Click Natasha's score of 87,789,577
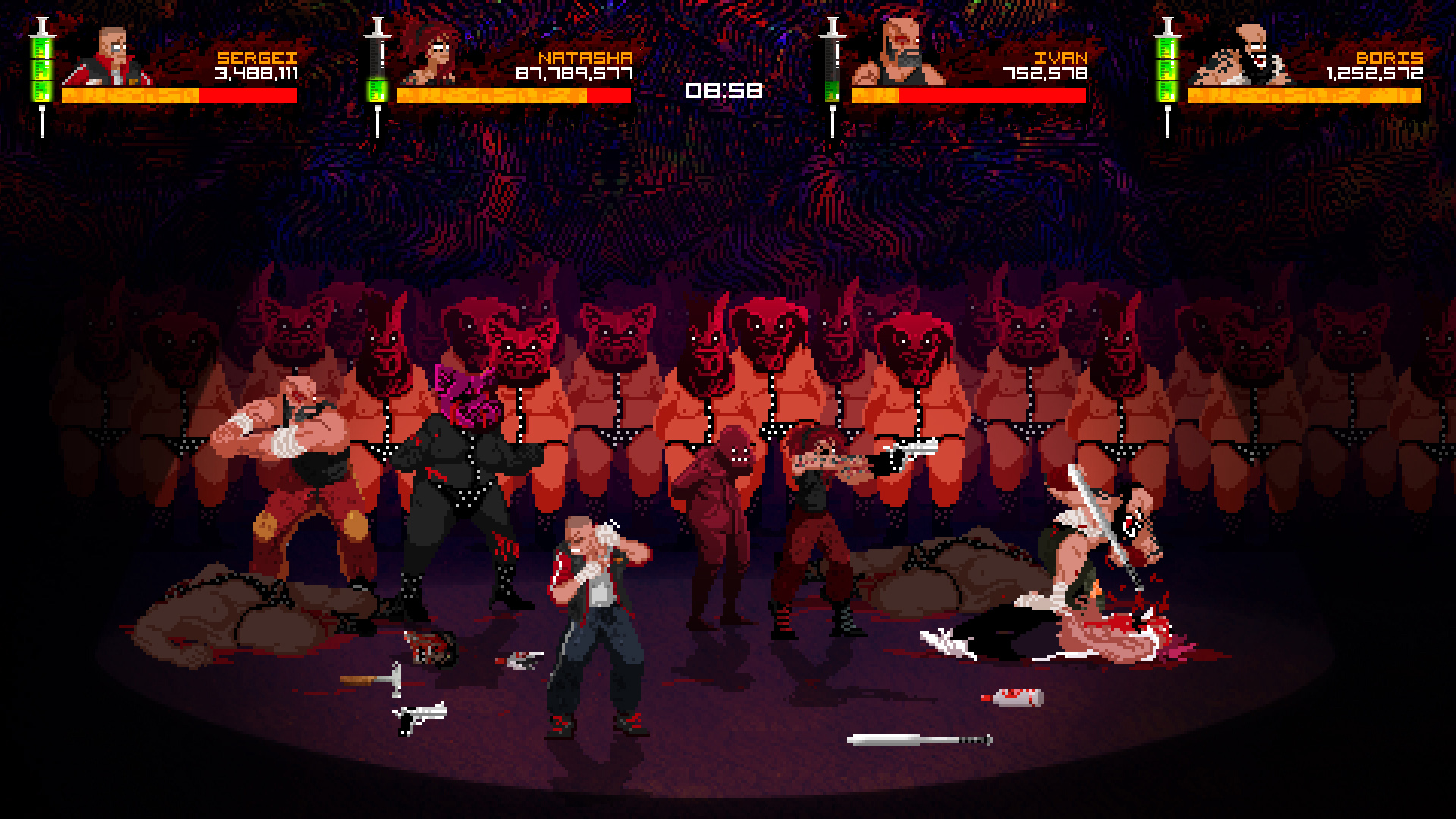This screenshot has height=819, width=1456. pos(575,75)
